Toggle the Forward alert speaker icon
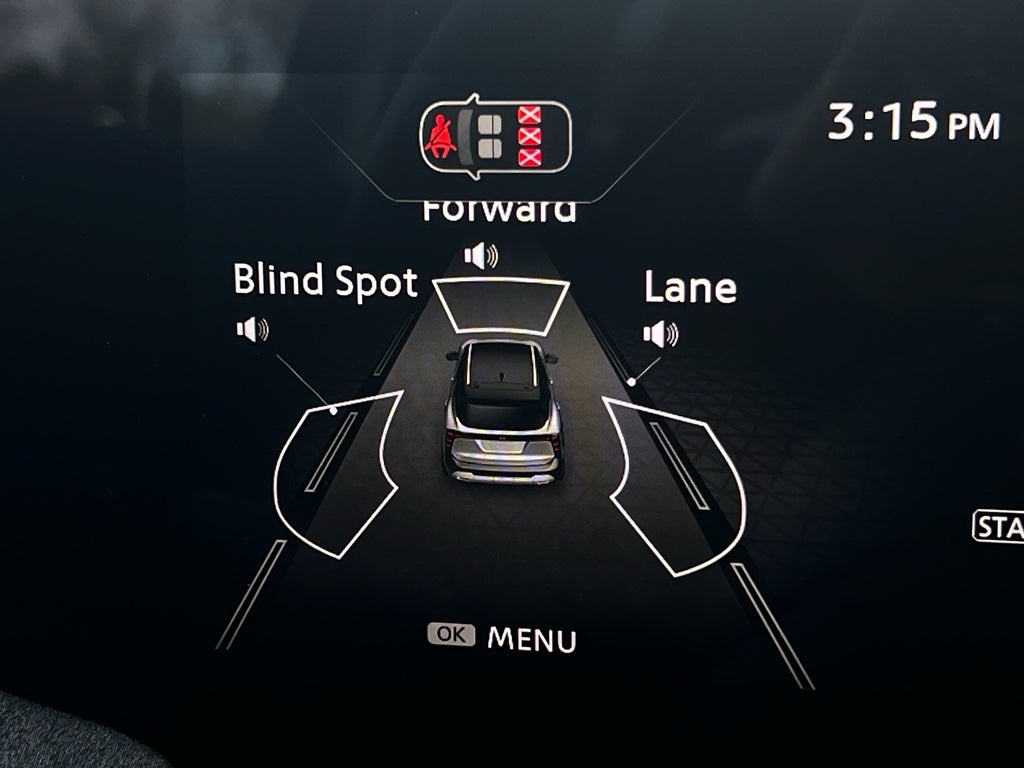The image size is (1024, 768). [481, 256]
